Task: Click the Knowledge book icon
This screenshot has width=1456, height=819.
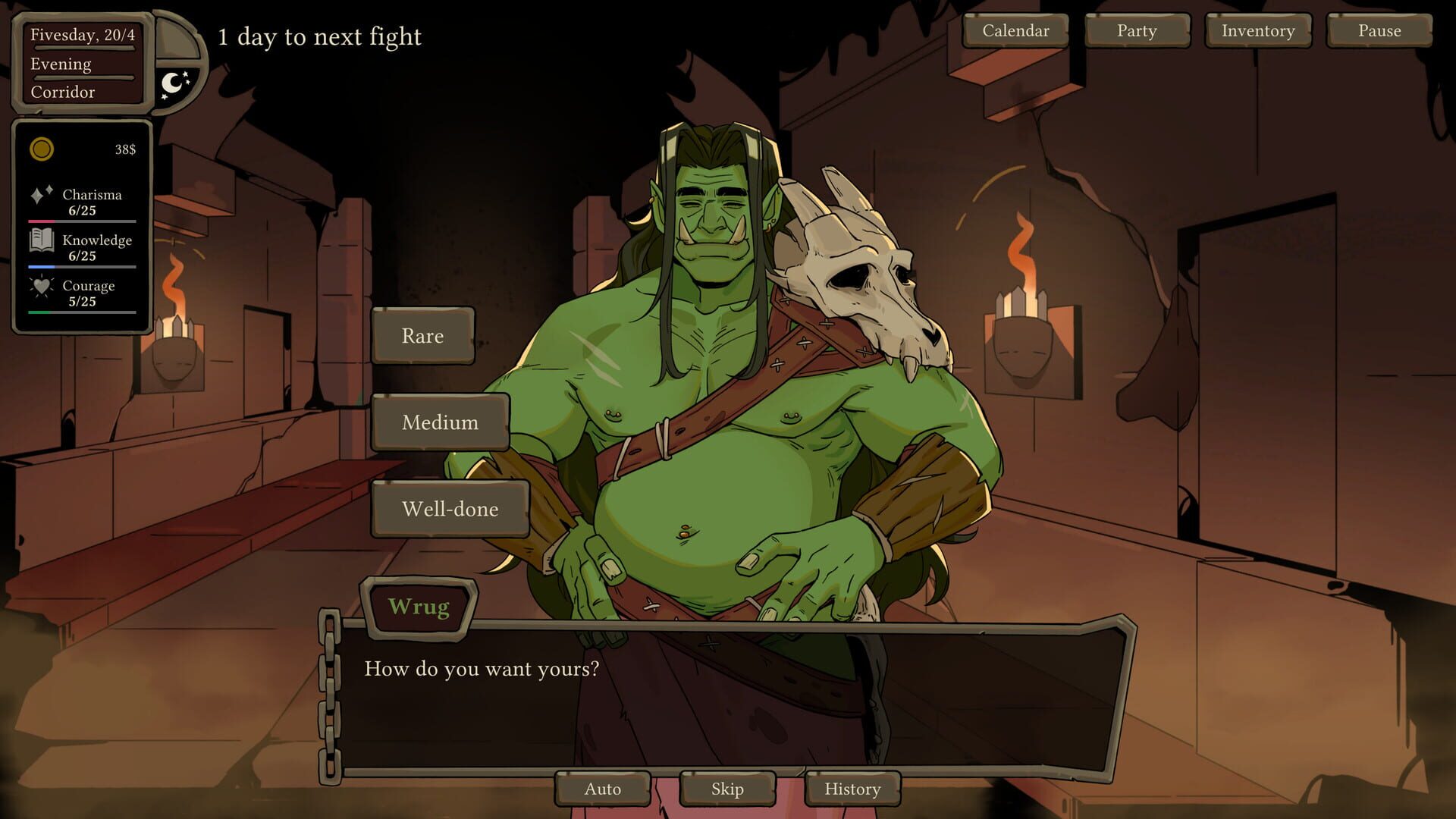Action: tap(42, 244)
